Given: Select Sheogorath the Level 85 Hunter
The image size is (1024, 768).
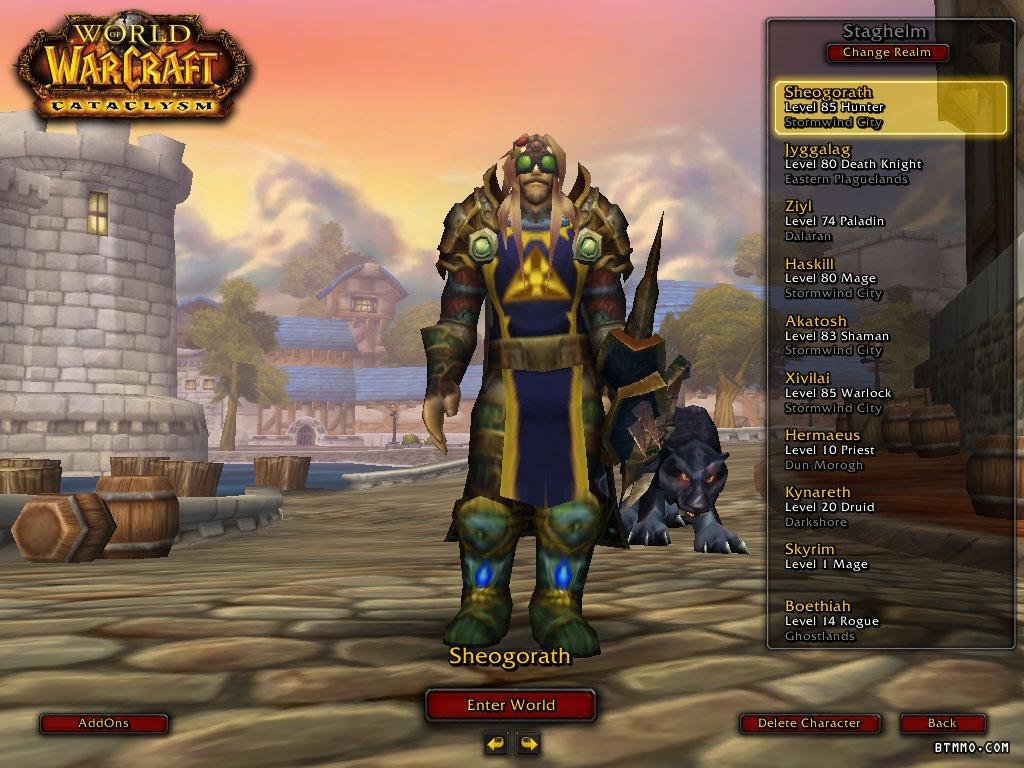Looking at the screenshot, I should tap(890, 108).
